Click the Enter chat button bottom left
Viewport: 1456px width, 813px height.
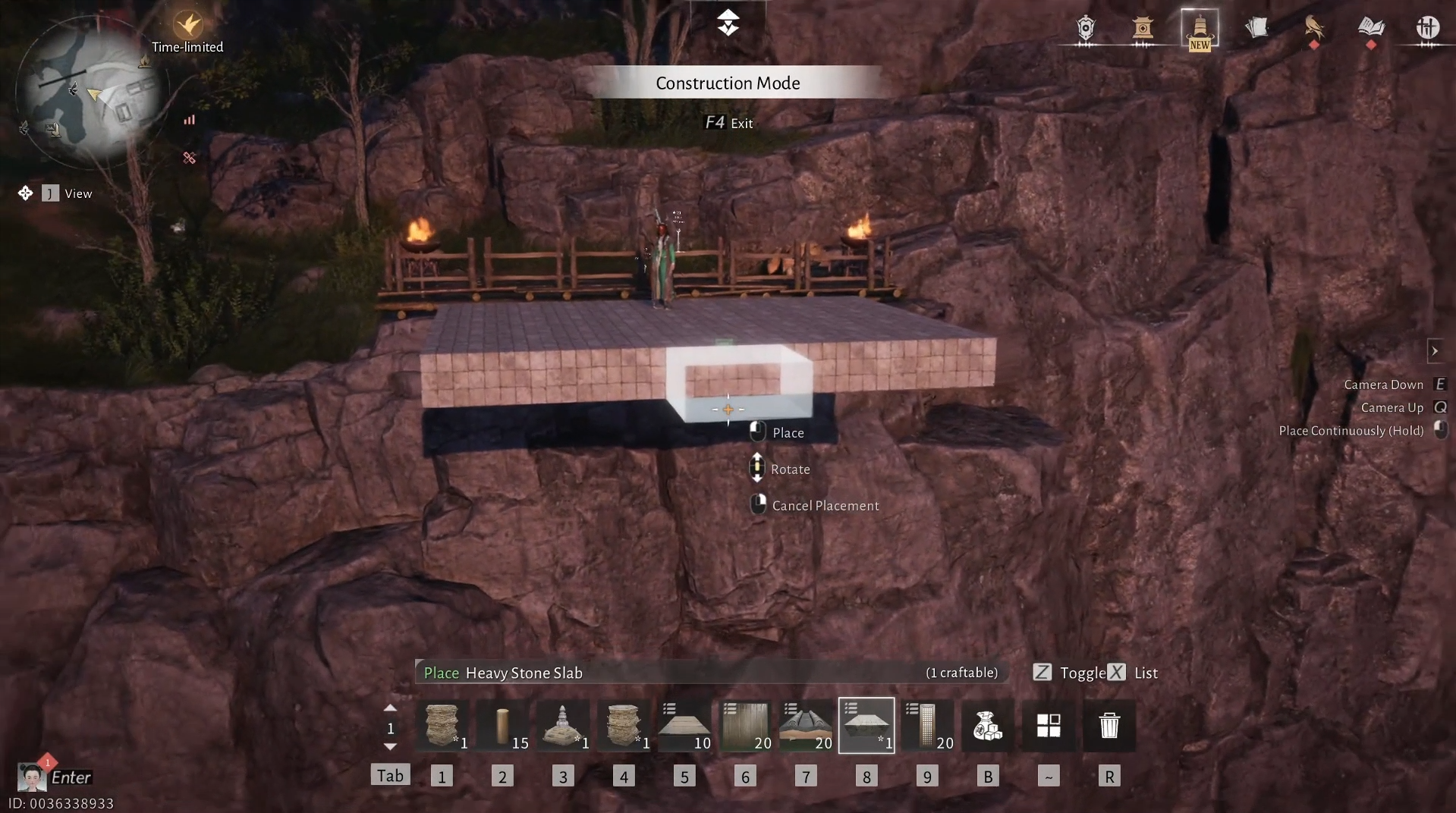pos(71,777)
